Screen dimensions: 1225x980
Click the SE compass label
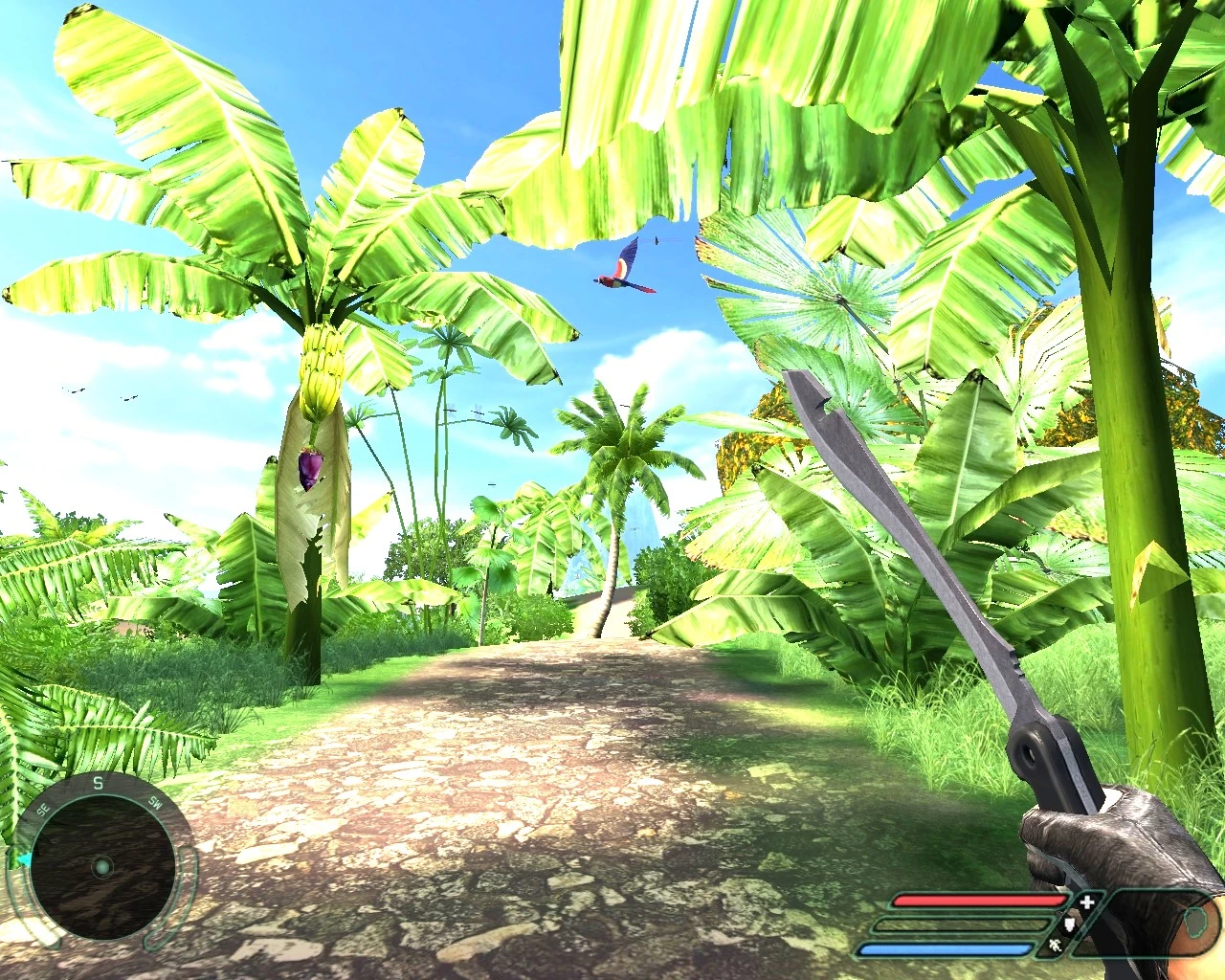tap(43, 808)
